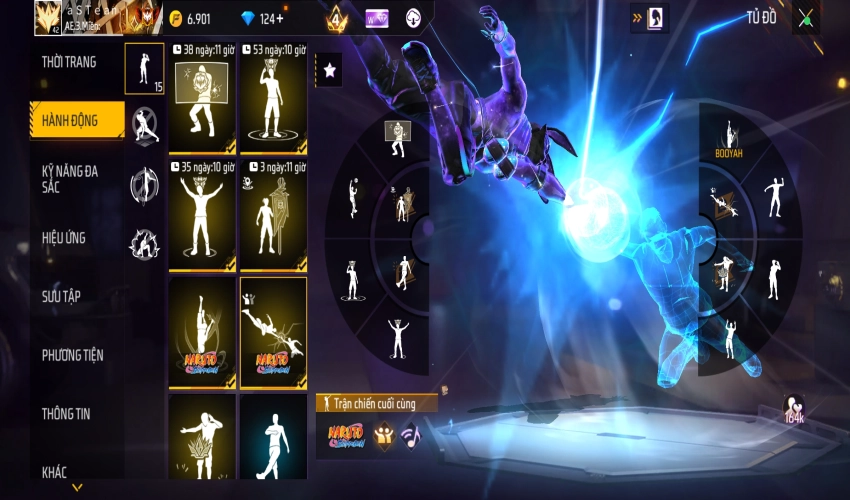Viewport: 850px width, 500px height.
Task: Choose the emote with 38-day timer
Action: click(x=202, y=100)
